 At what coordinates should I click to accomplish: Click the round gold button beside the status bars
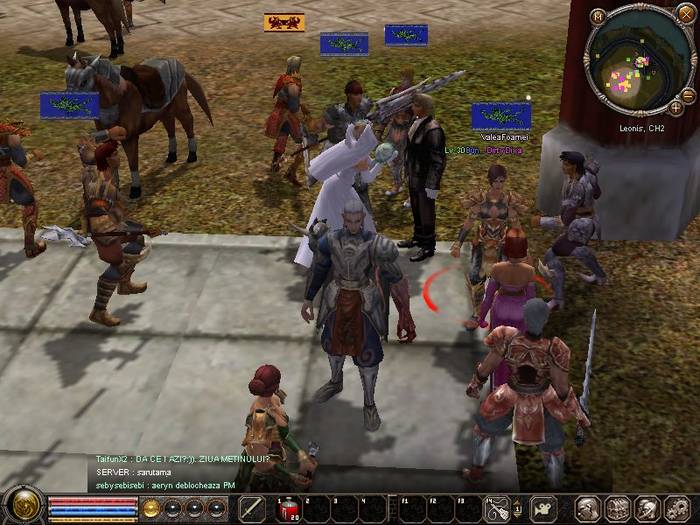(151, 508)
